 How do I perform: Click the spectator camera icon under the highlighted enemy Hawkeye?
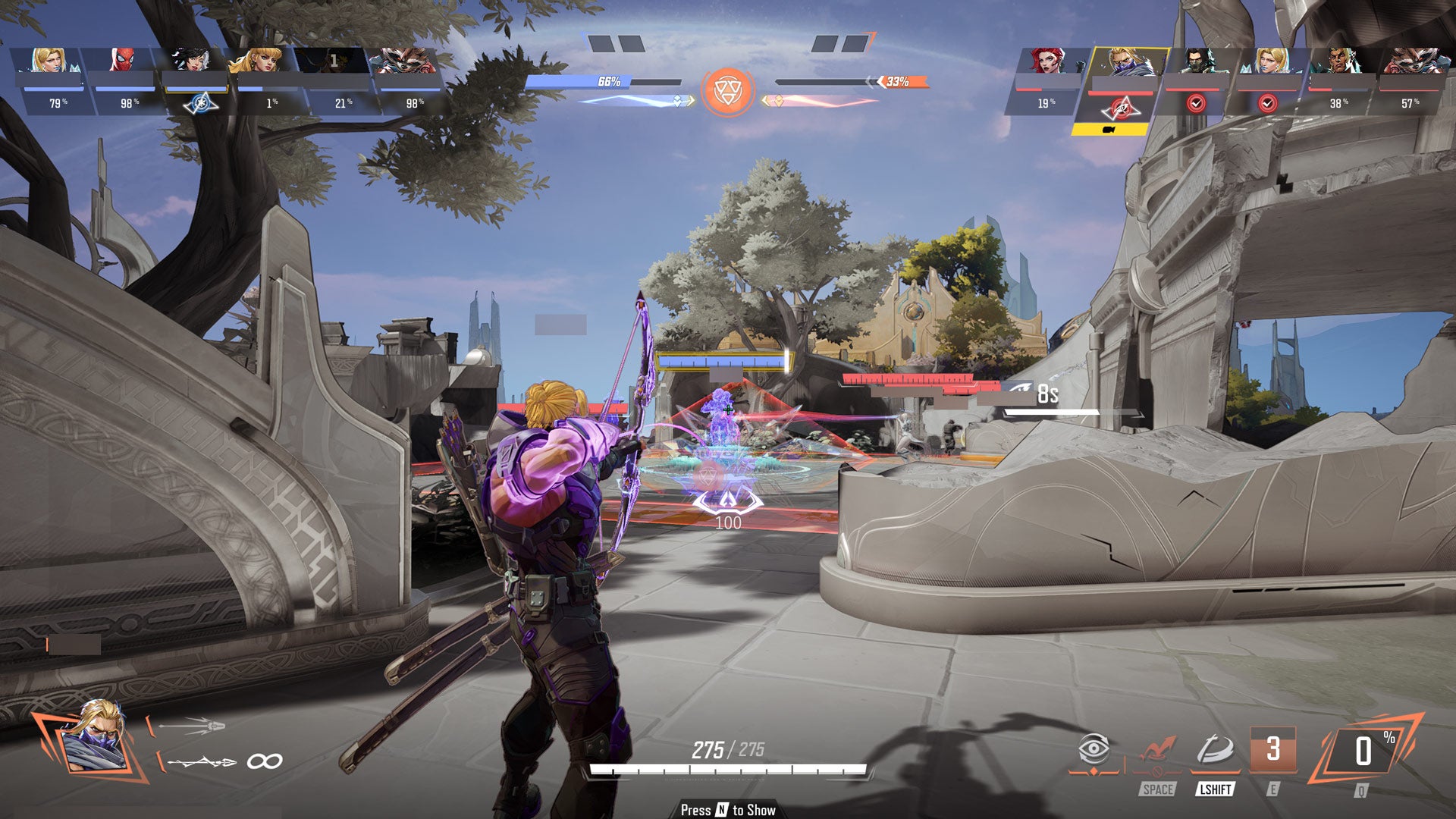coord(1109,130)
